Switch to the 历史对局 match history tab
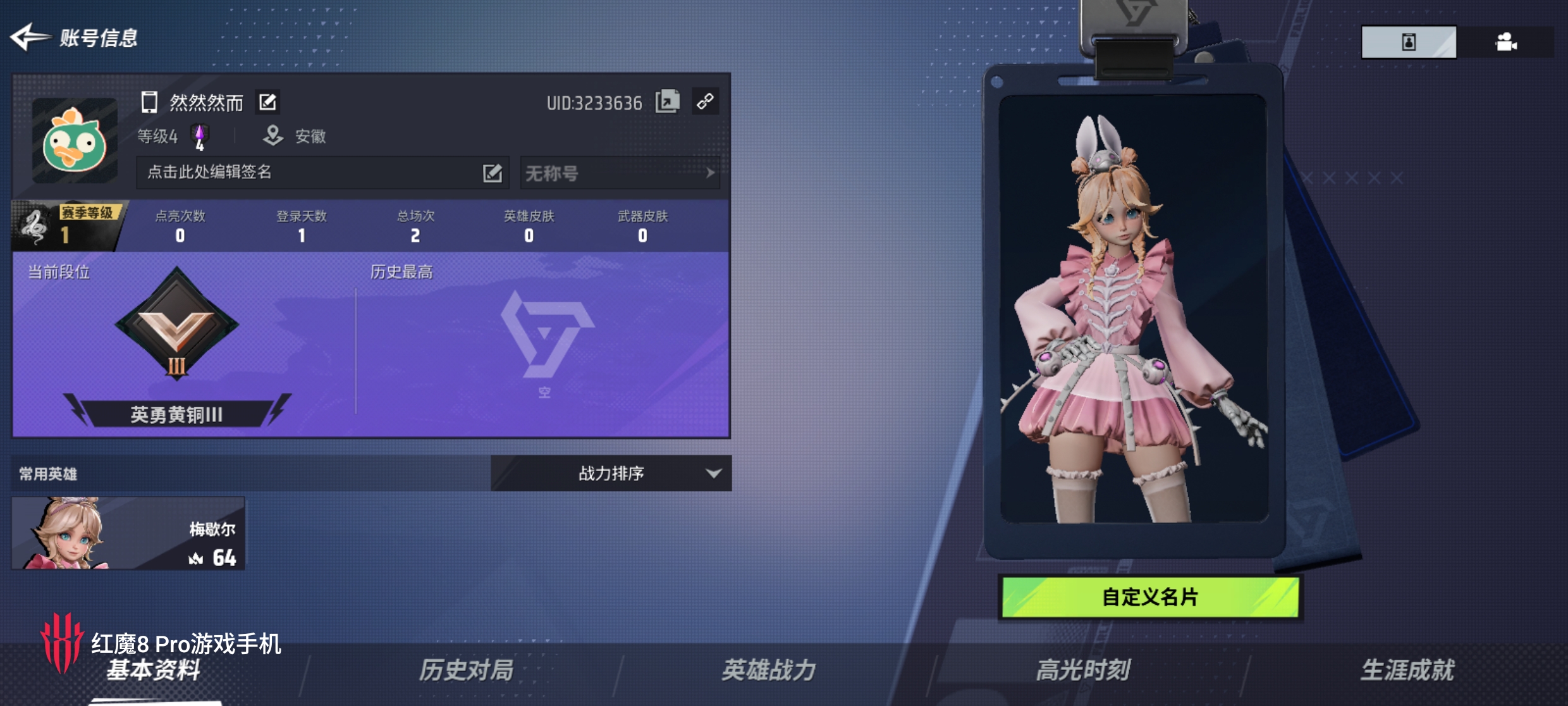1568x706 pixels. pos(466,670)
